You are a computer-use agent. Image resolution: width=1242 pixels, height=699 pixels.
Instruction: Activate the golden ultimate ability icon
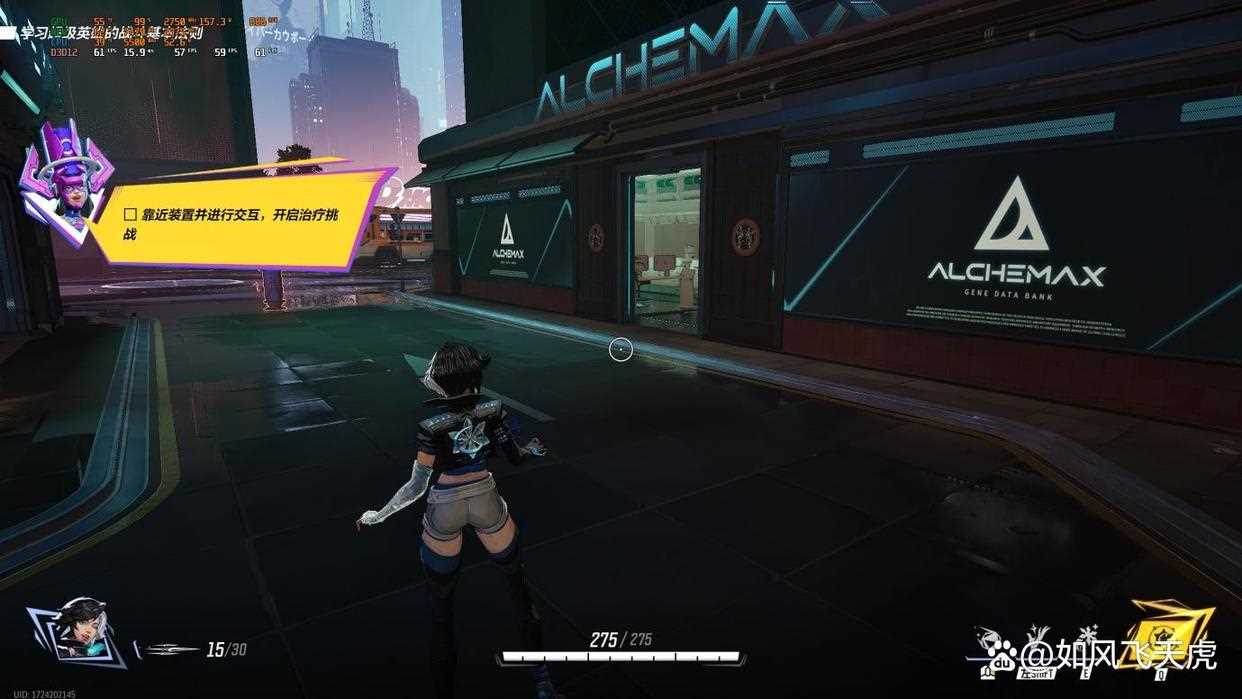click(1170, 632)
